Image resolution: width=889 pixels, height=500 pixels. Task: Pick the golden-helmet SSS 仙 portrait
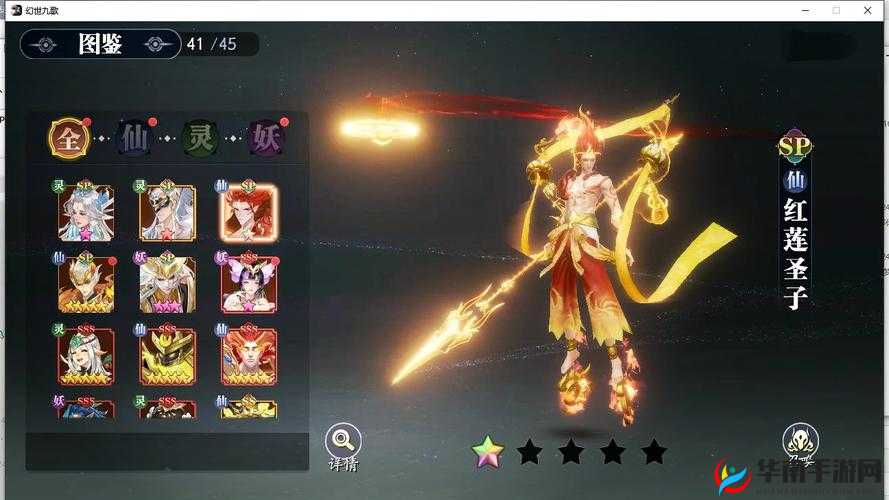(167, 356)
